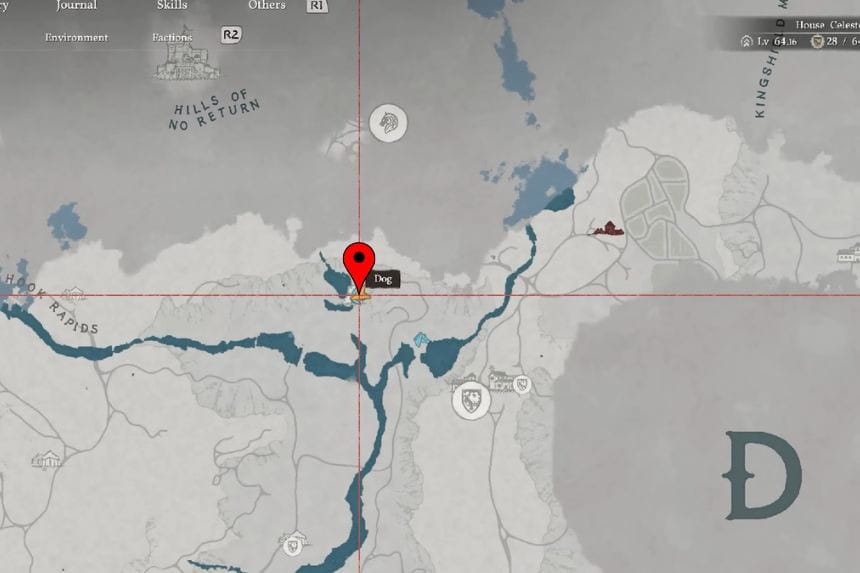This screenshot has height=573, width=860.
Task: Select the large lion shield faction marker
Action: pyautogui.click(x=471, y=400)
